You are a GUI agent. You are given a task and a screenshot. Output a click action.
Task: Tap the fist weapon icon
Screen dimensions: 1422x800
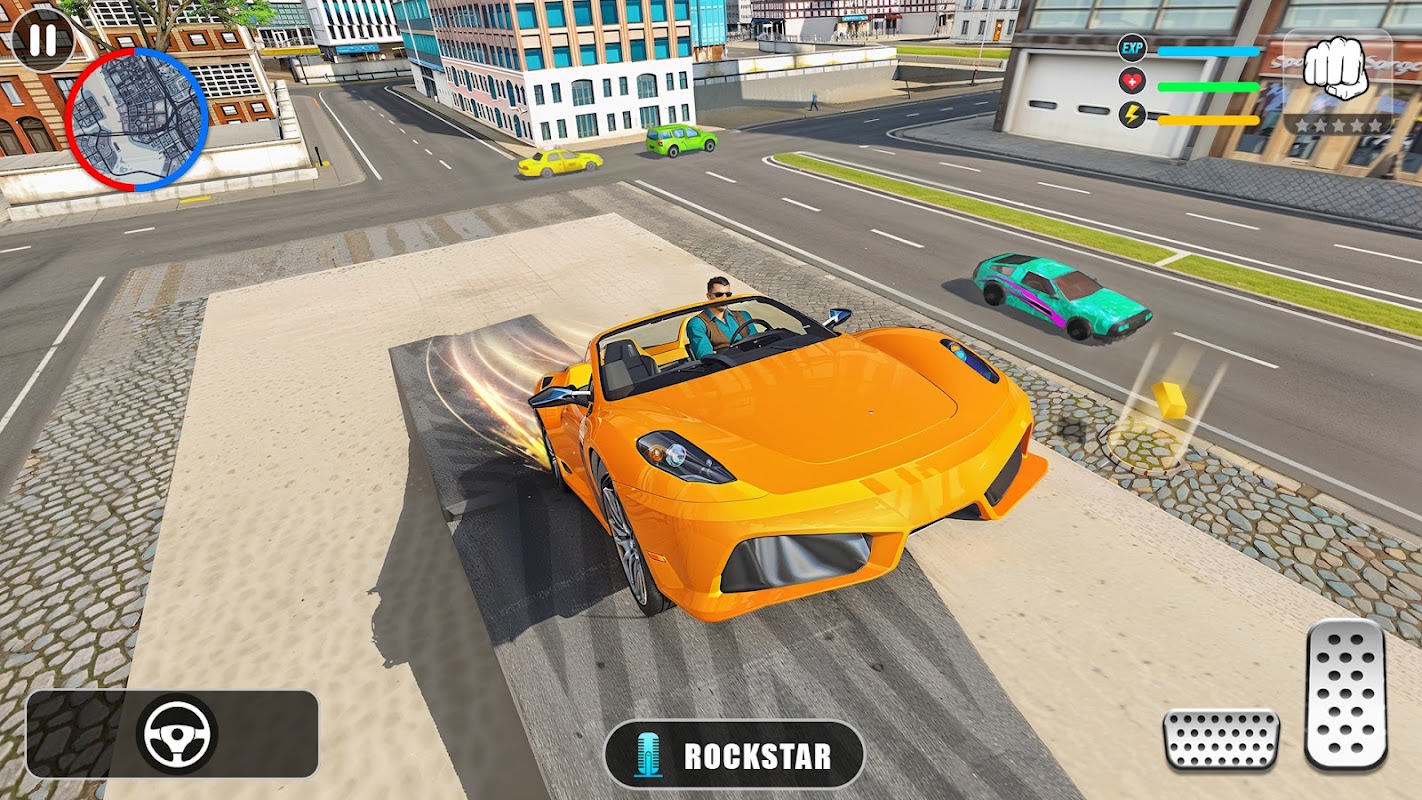(x=1336, y=69)
